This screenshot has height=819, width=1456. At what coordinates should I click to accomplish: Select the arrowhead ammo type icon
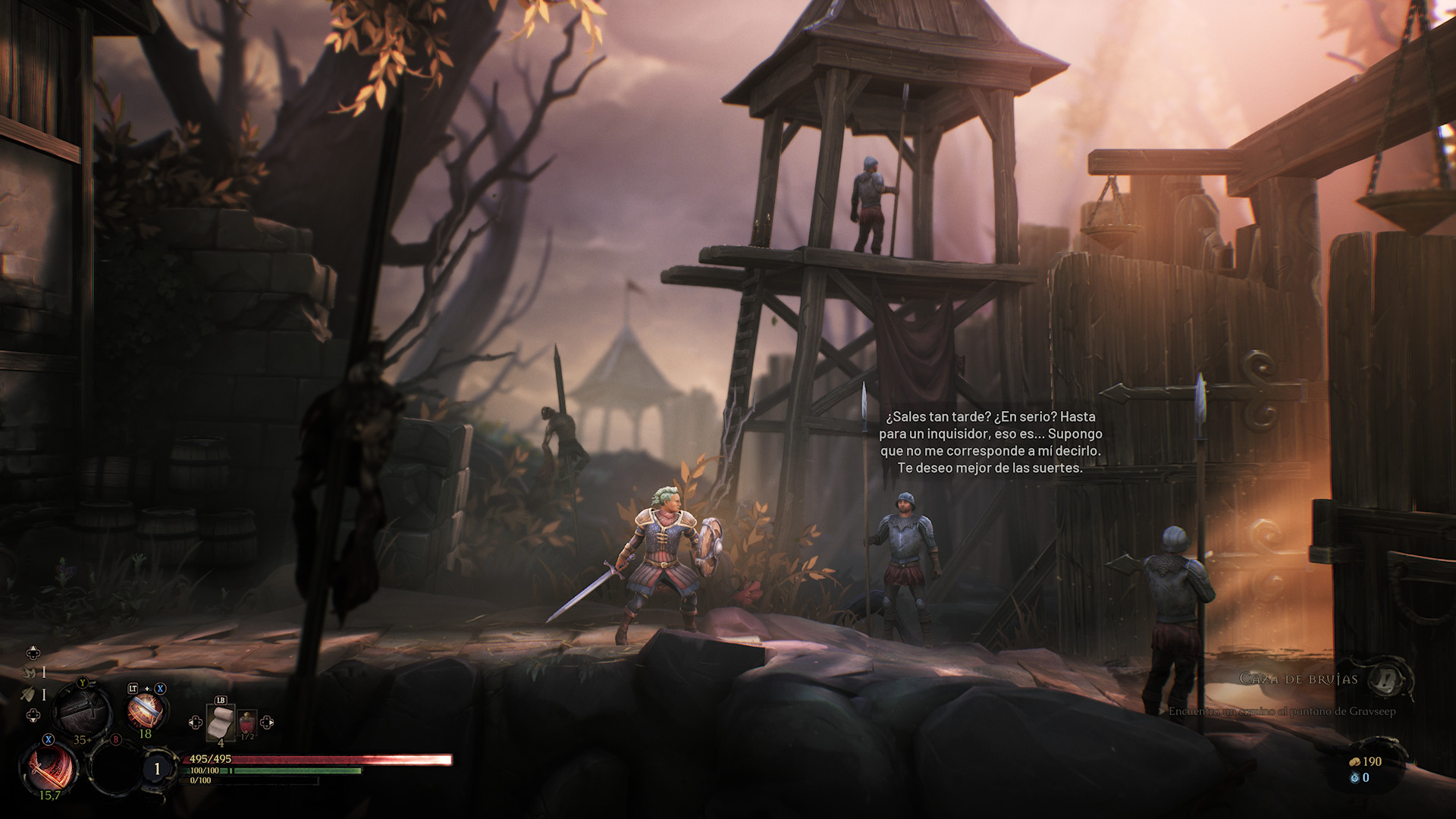[x=29, y=693]
